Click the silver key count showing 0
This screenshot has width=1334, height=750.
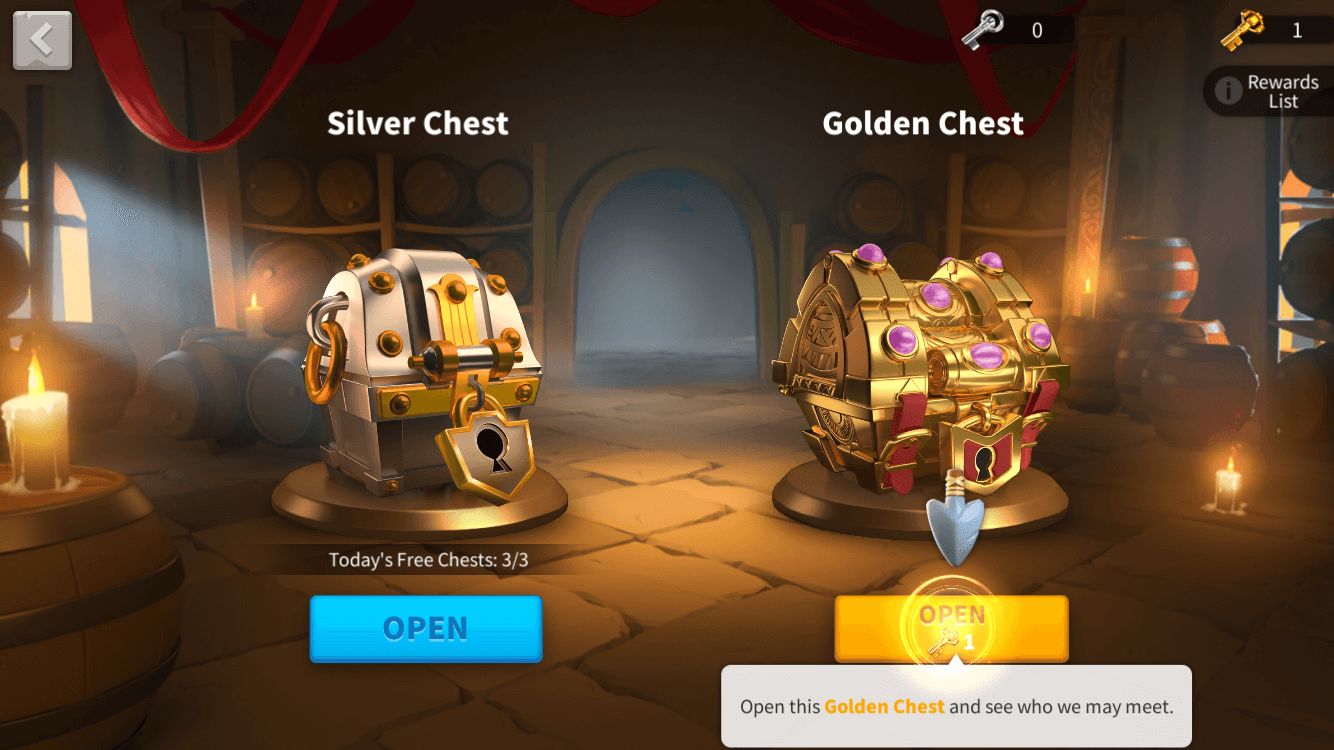coord(1036,29)
